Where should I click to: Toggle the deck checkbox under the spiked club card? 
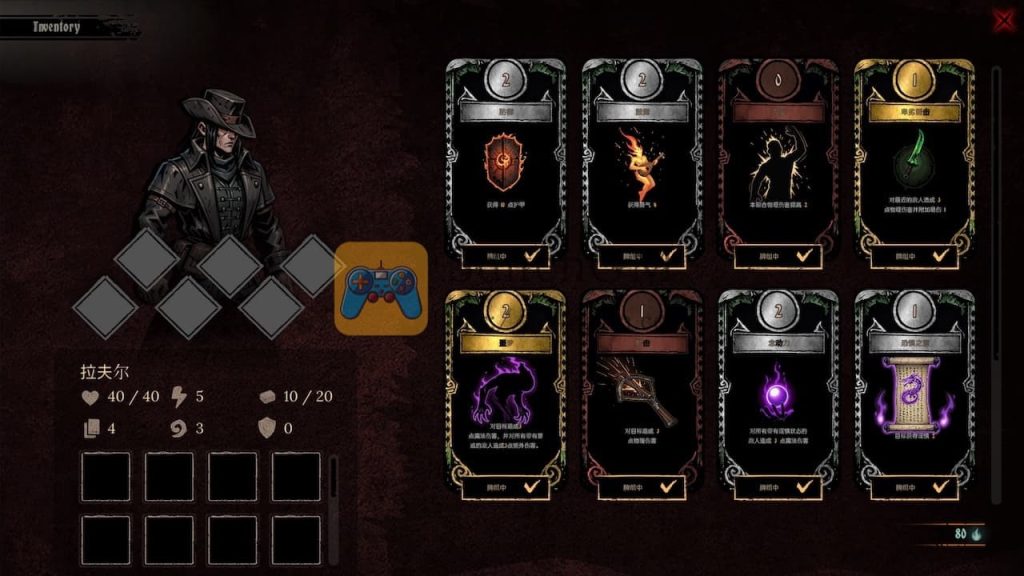[668, 487]
